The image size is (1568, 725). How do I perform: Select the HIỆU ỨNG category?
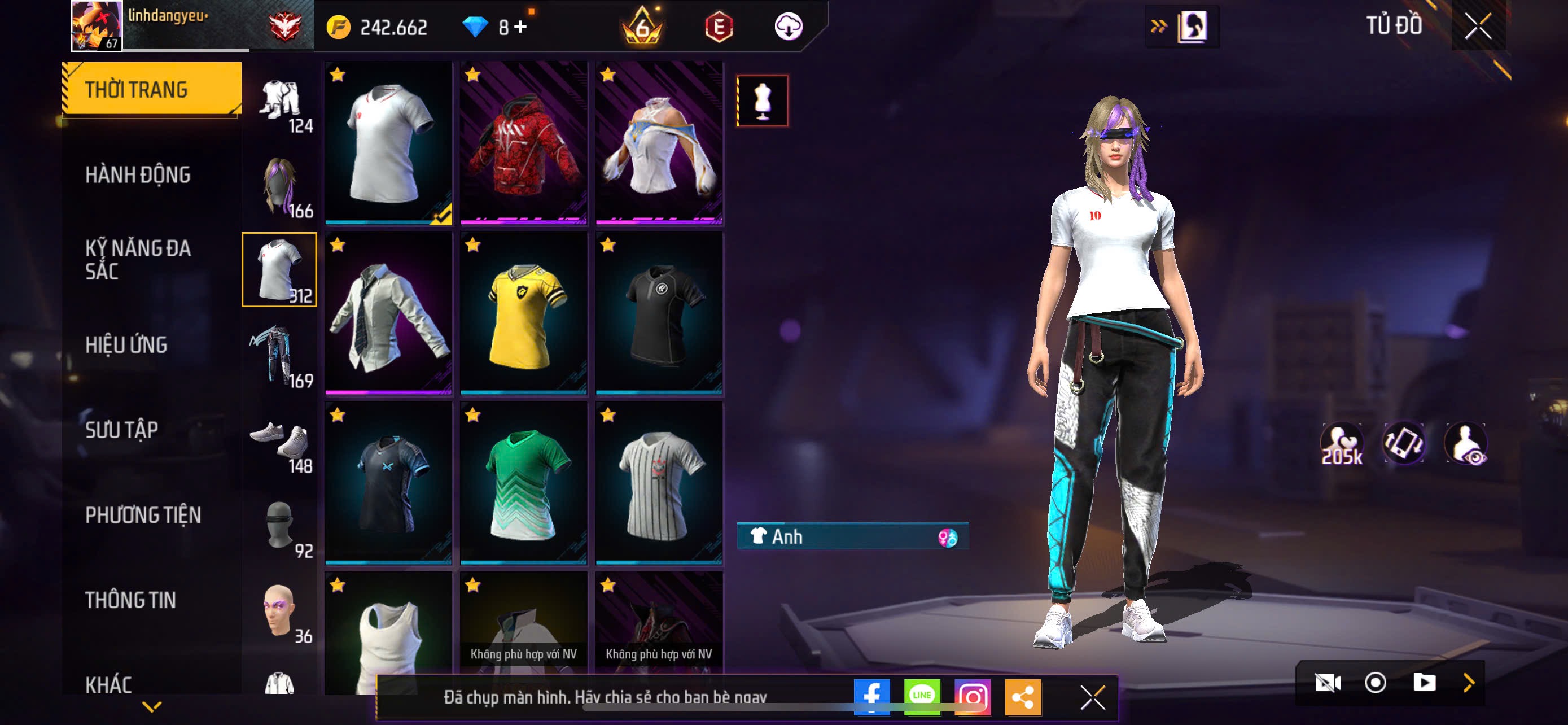point(126,345)
